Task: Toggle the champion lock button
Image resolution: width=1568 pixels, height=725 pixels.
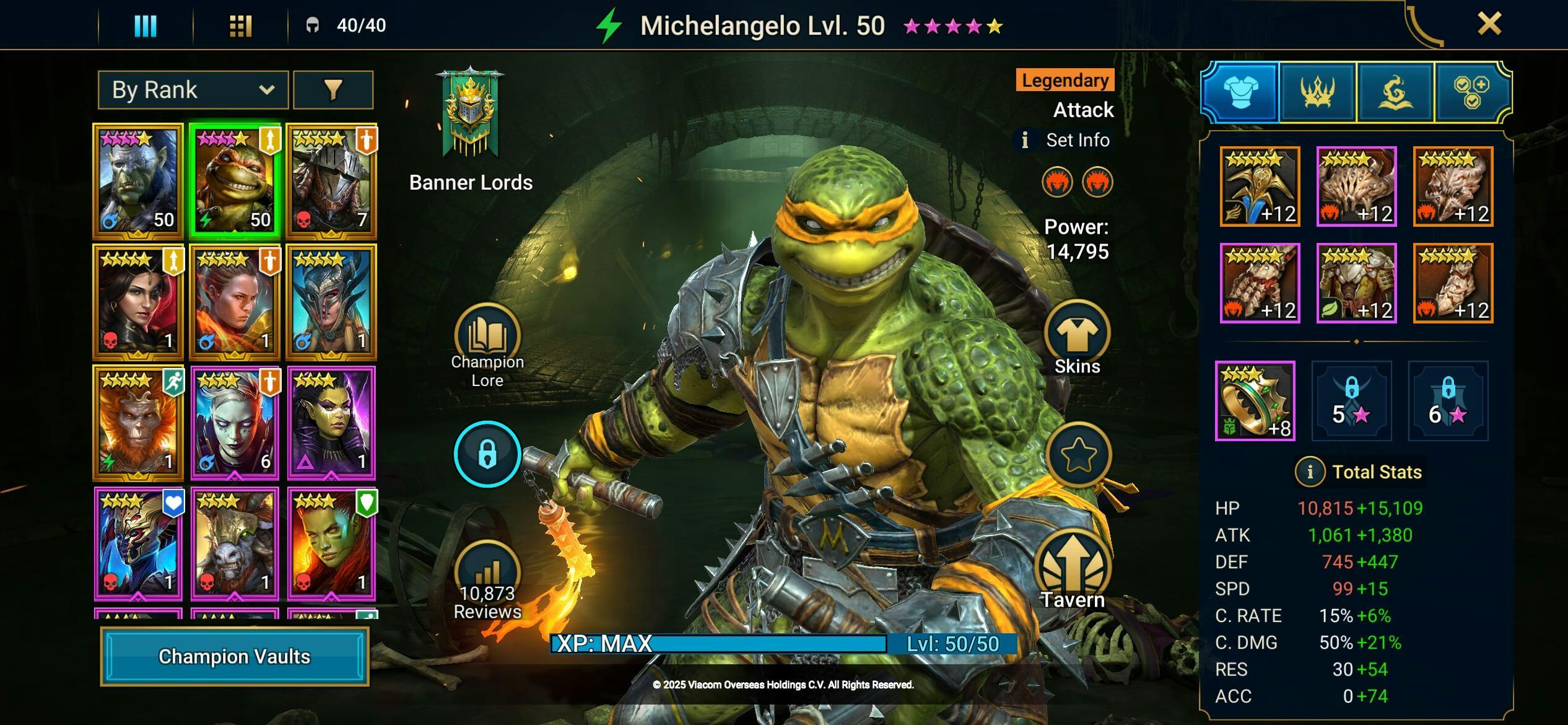Action: click(487, 454)
